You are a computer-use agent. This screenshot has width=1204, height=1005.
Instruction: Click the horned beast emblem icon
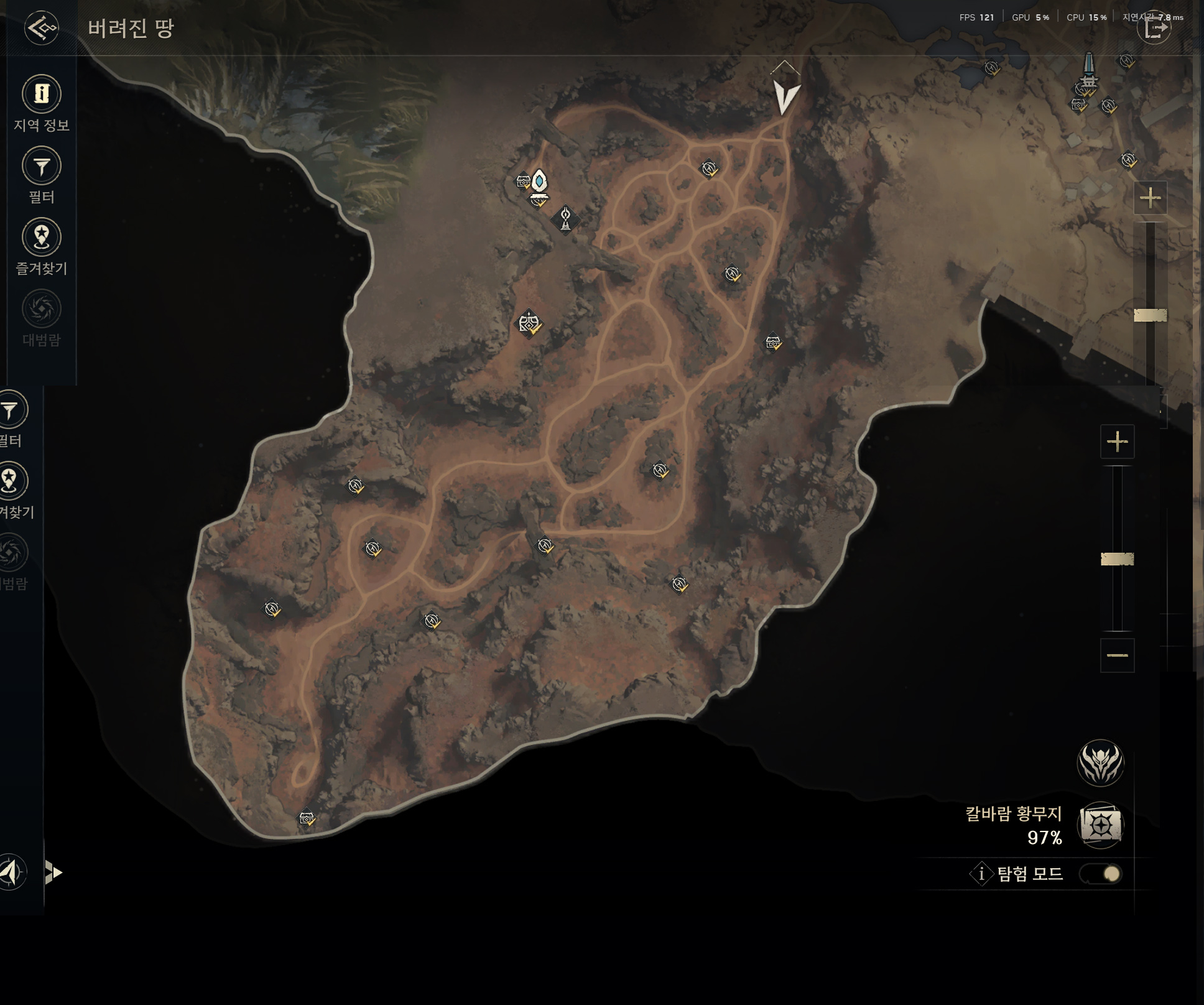point(1100,762)
